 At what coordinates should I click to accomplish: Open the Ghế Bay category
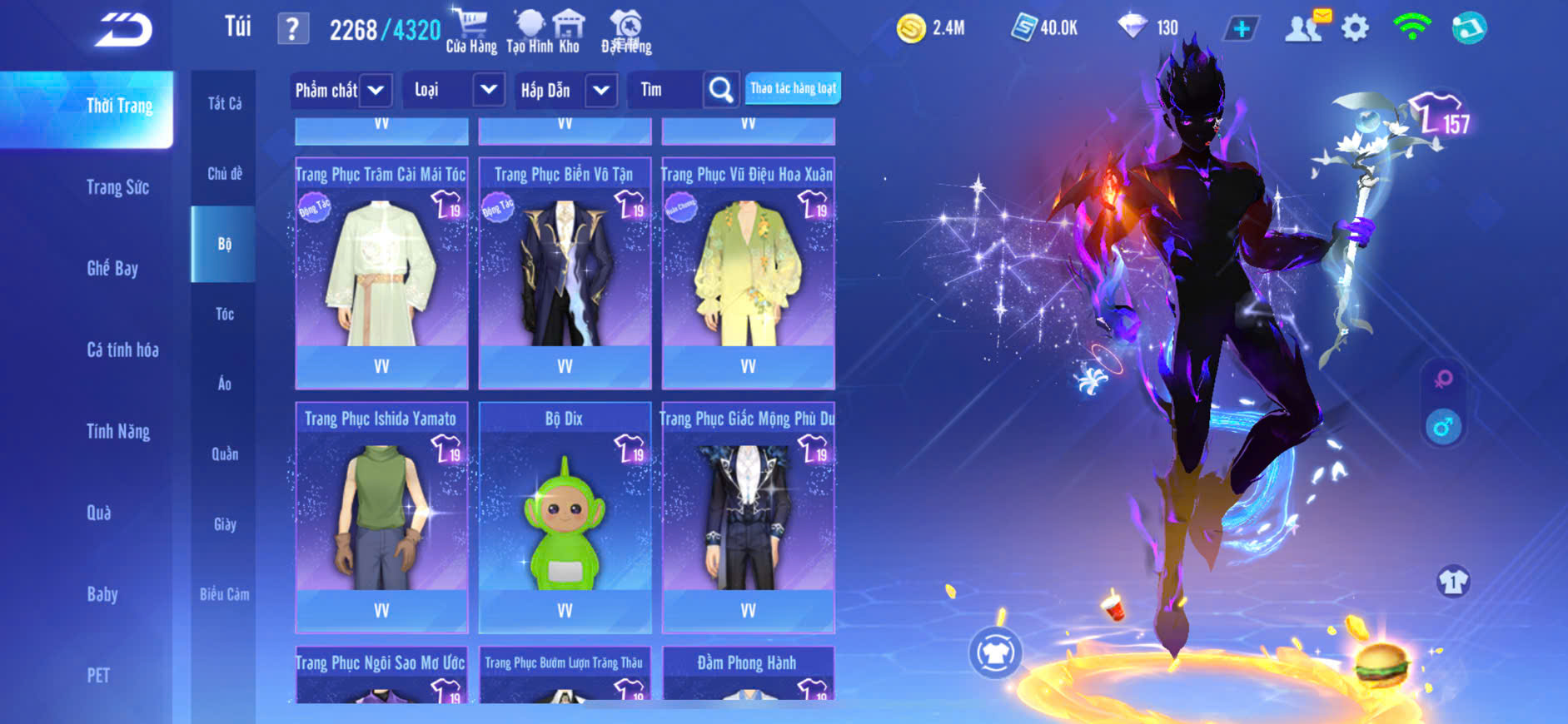[112, 268]
